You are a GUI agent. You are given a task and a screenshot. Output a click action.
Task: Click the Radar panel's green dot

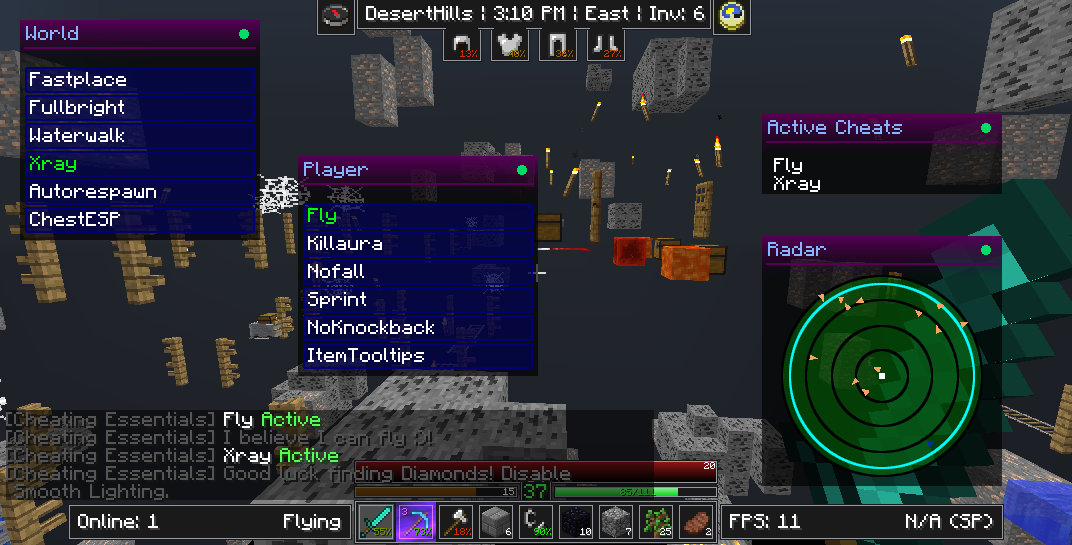986,250
